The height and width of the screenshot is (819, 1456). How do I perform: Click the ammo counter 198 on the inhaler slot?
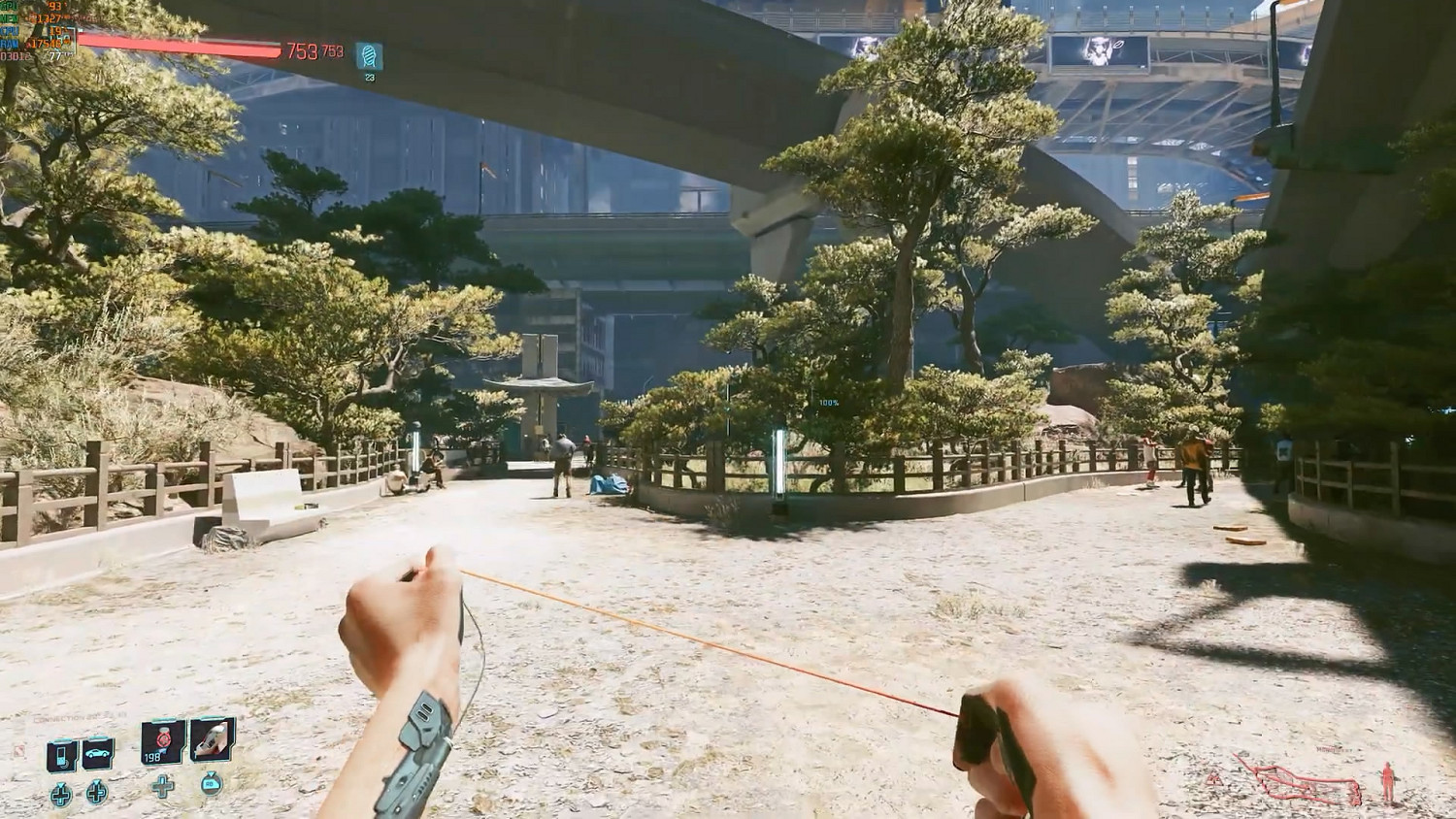(152, 758)
